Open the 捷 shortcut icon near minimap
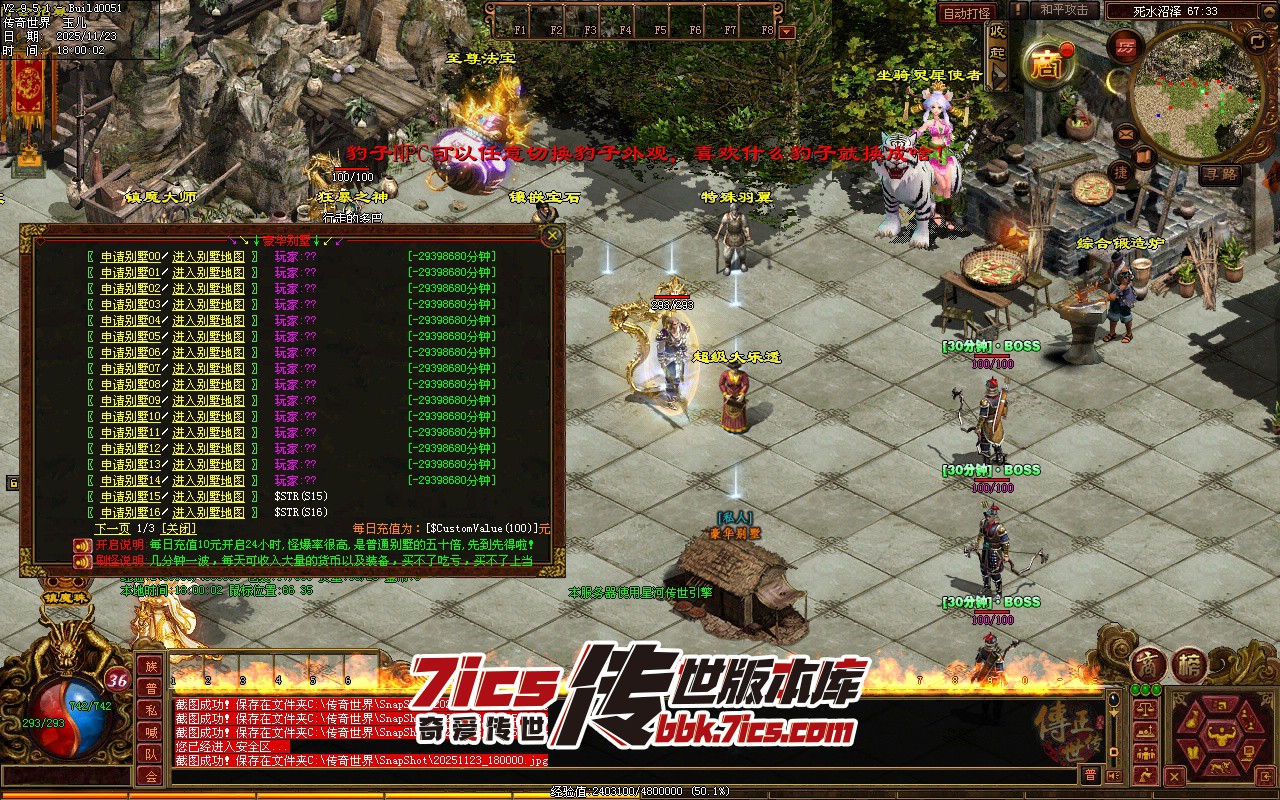This screenshot has width=1280, height=800. coord(1121,172)
